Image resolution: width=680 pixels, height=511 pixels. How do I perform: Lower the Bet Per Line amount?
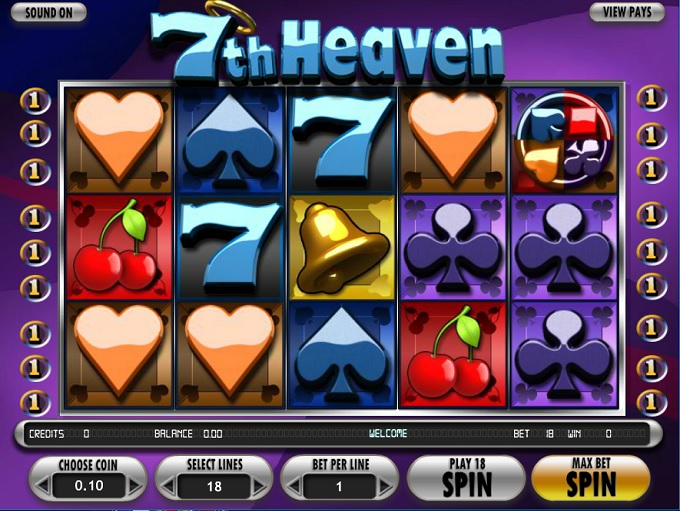coord(293,486)
